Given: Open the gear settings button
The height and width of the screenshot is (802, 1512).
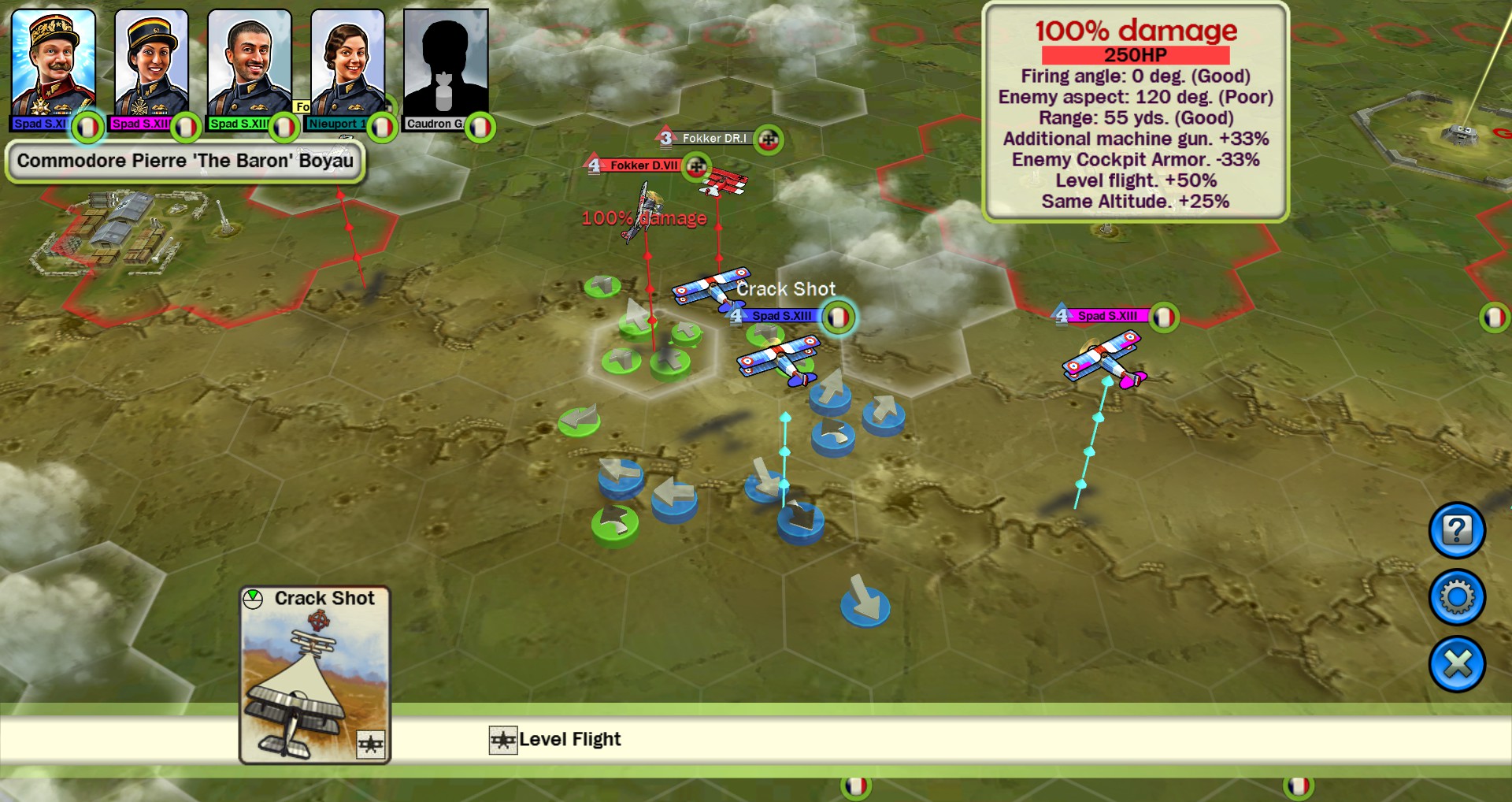Looking at the screenshot, I should click(x=1457, y=597).
